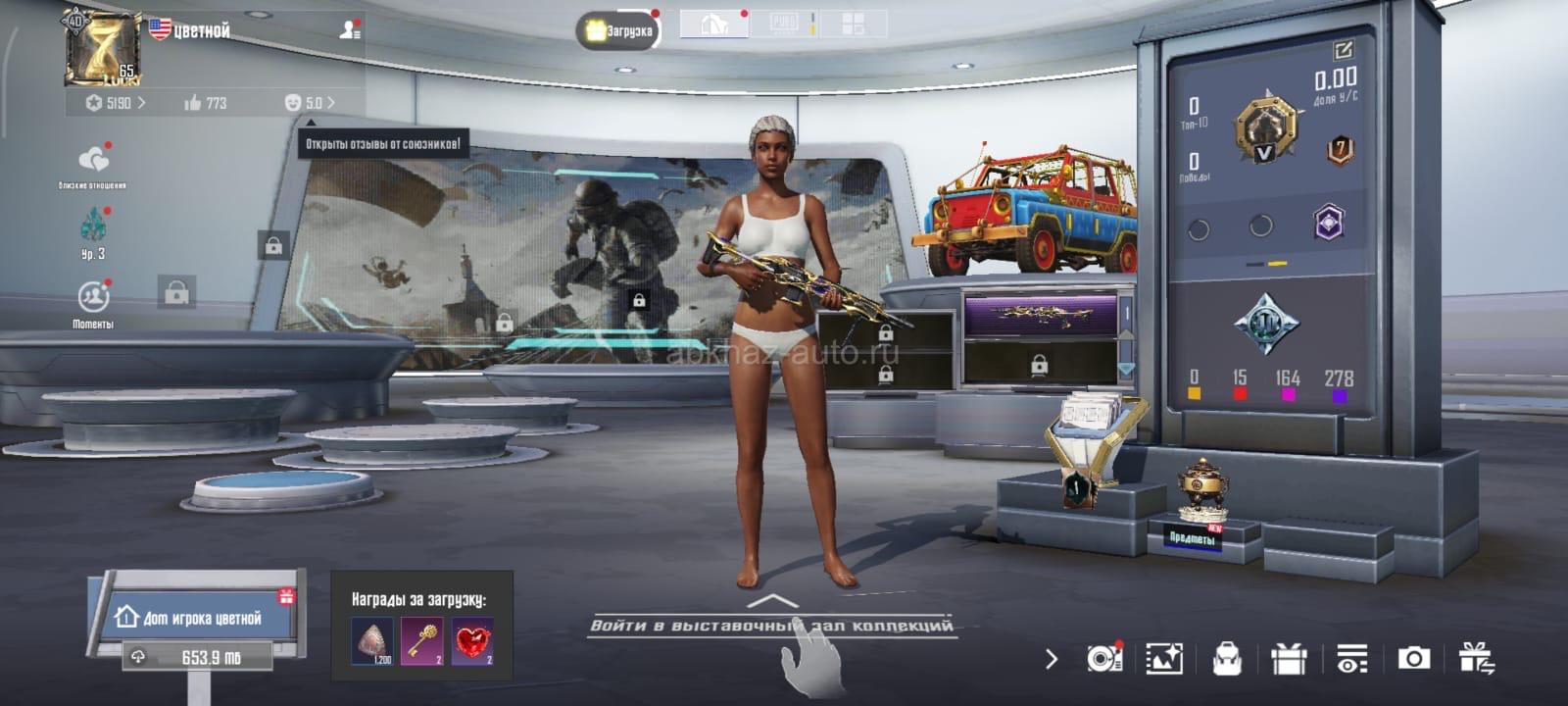Open the 5.0 teammate rating

pyautogui.click(x=309, y=102)
